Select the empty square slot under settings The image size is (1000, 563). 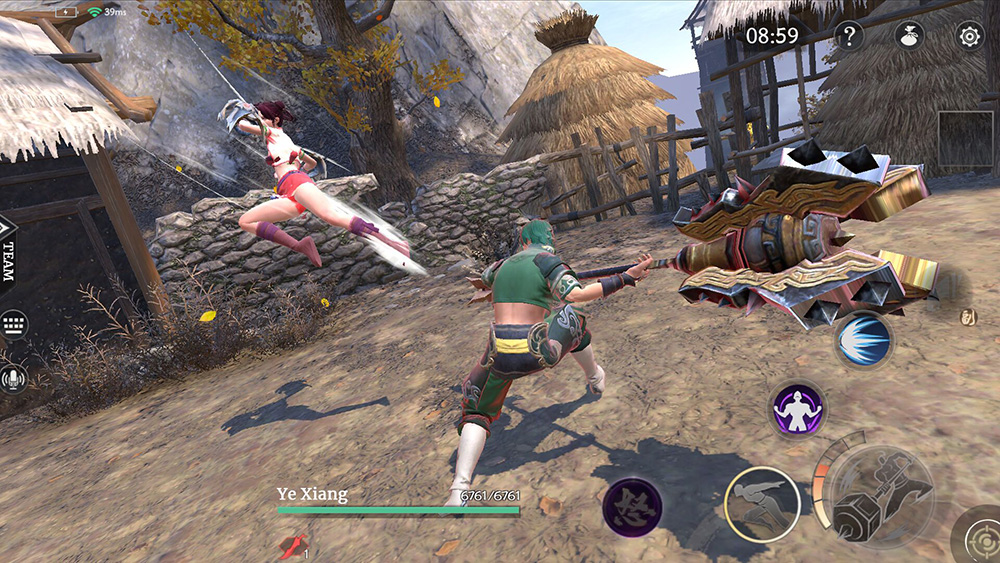tap(966, 138)
